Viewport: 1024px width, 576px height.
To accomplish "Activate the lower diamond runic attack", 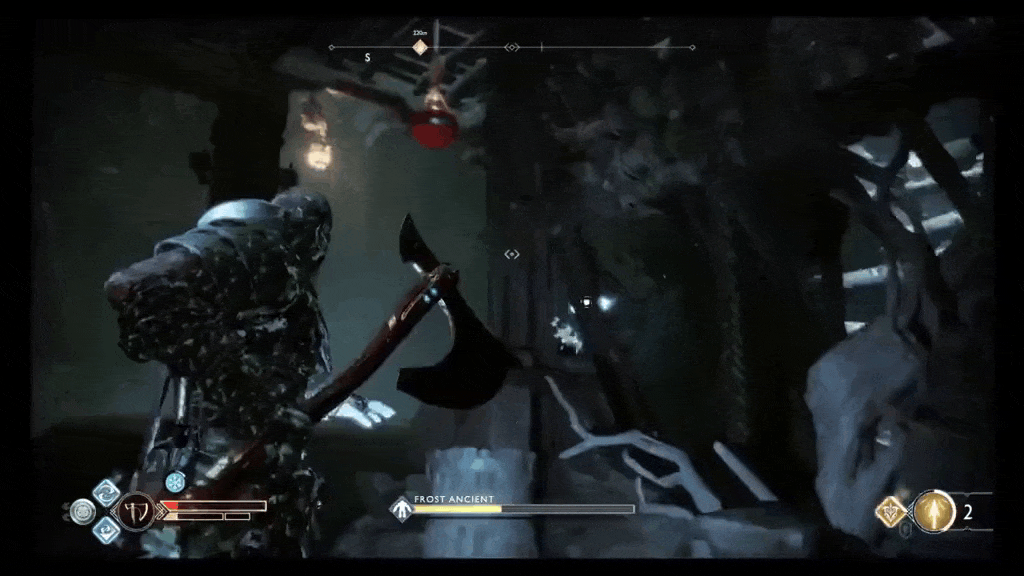I will pyautogui.click(x=106, y=529).
